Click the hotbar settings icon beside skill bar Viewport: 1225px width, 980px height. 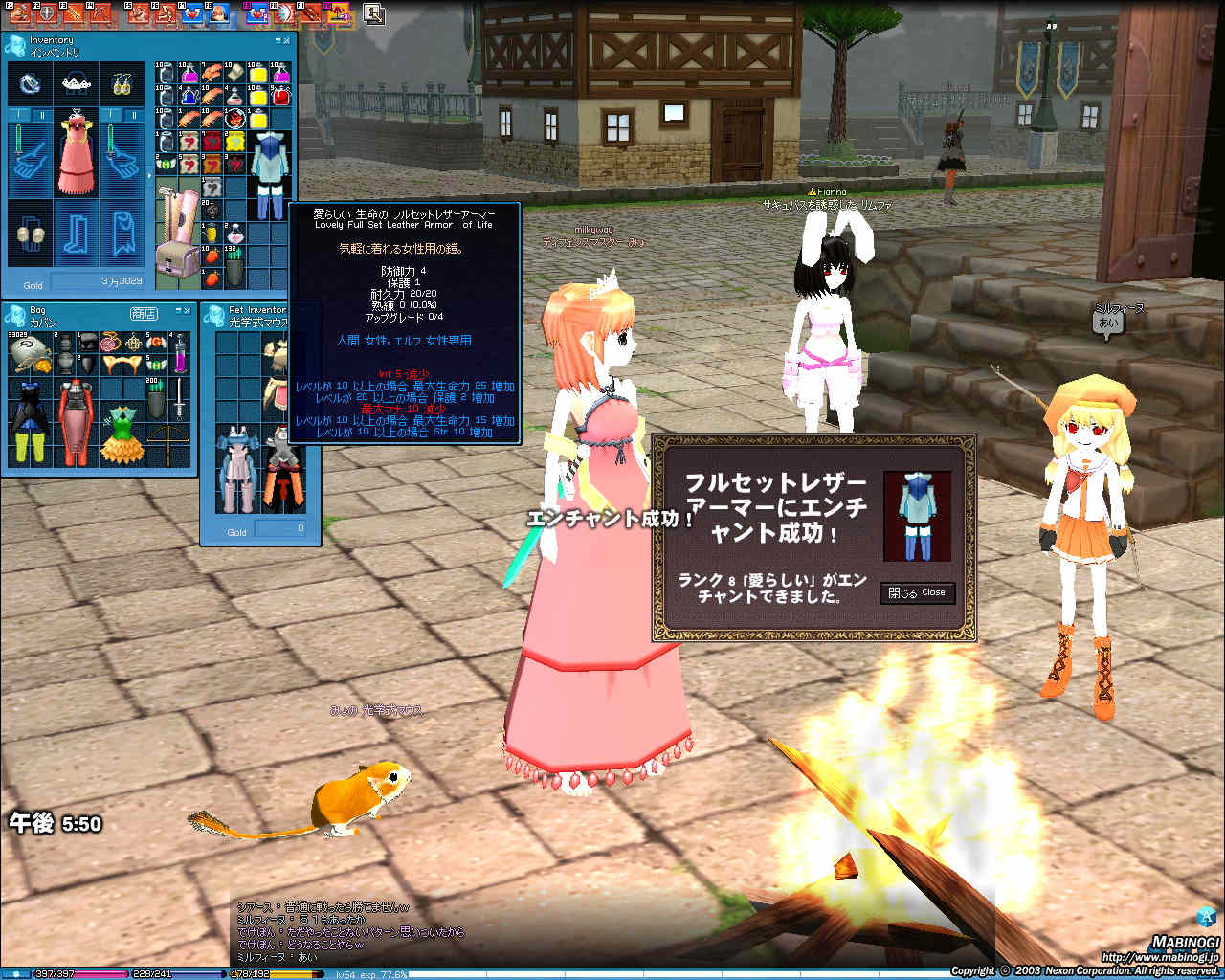373,13
